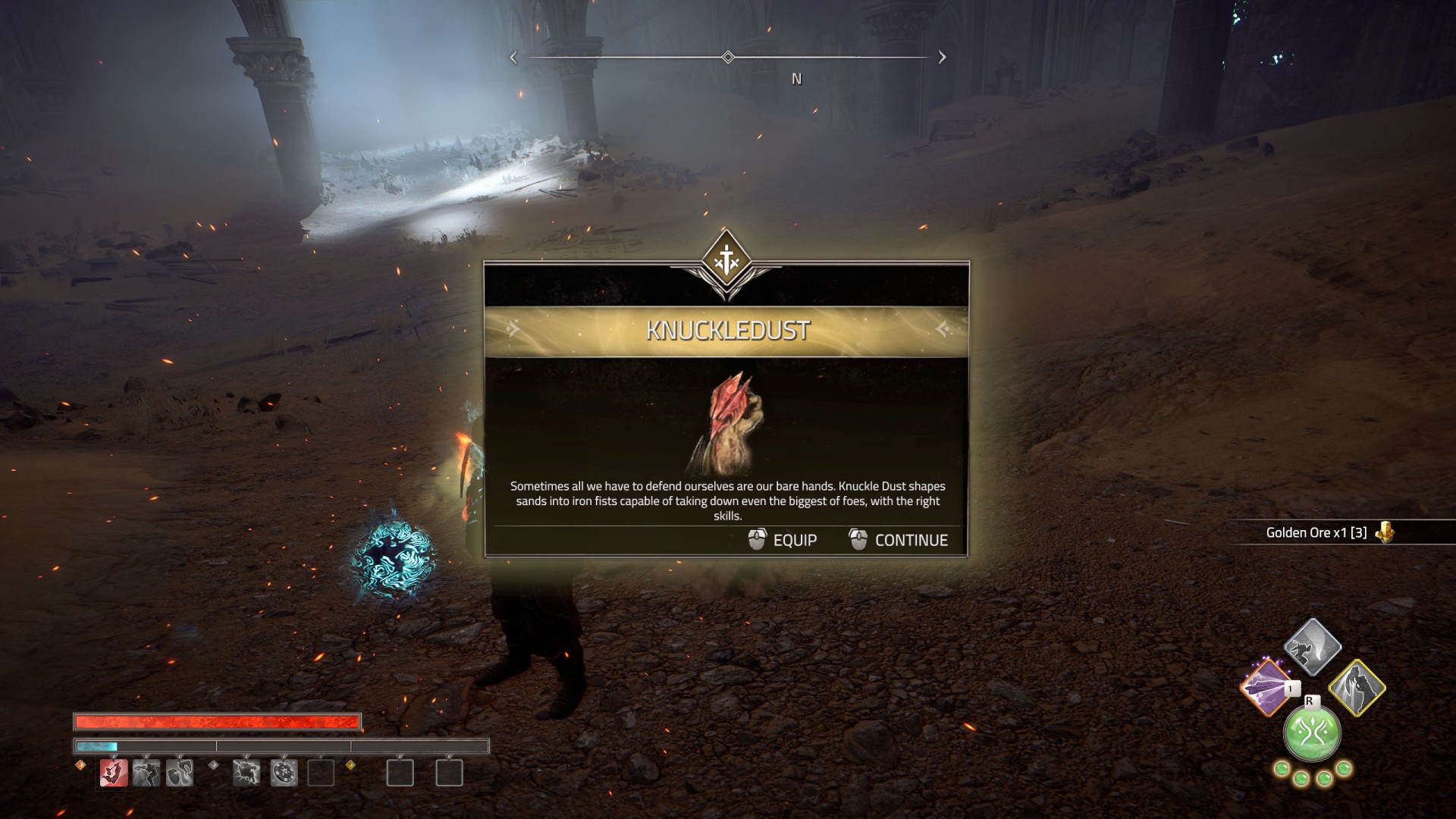Click the compass right arrow
The width and height of the screenshot is (1456, 819).
(x=942, y=58)
